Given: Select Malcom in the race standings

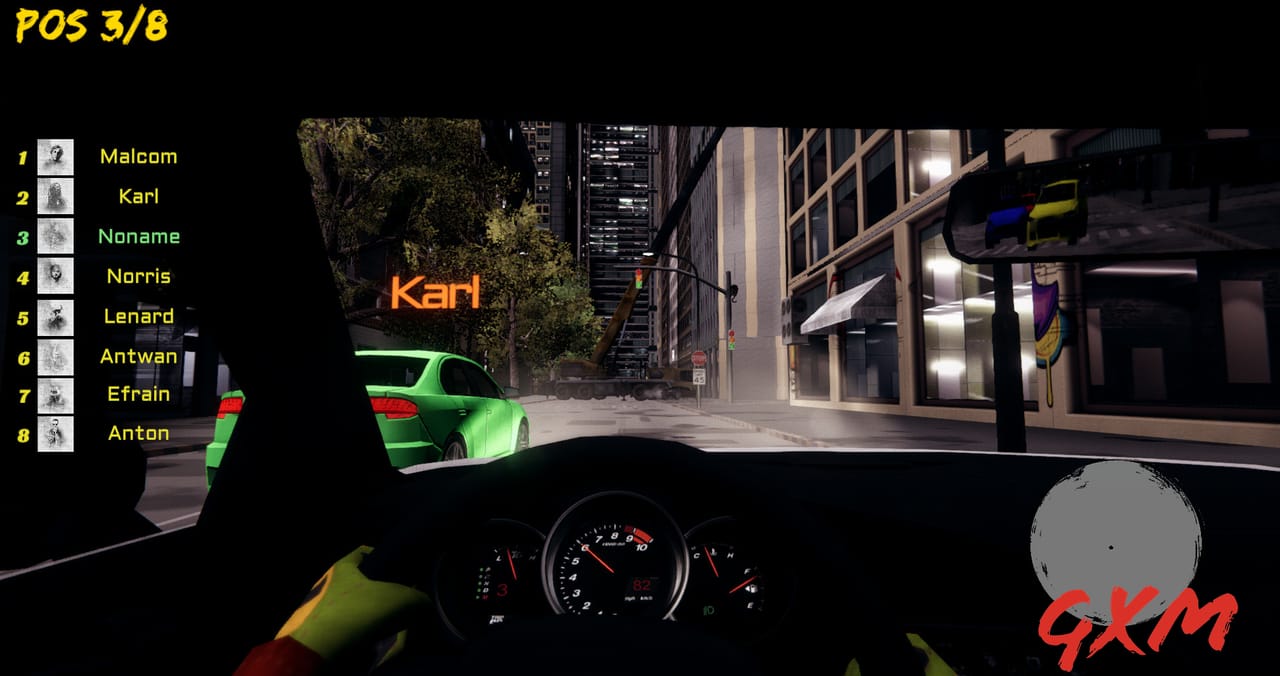Looking at the screenshot, I should click(x=138, y=157).
